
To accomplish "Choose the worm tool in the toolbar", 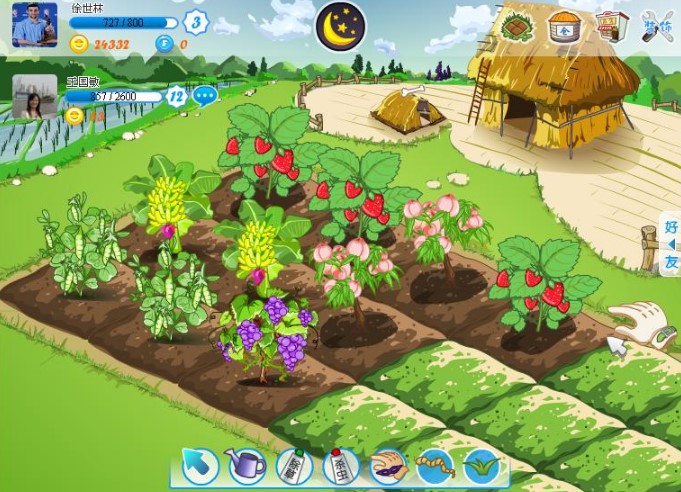I will click(x=434, y=466).
